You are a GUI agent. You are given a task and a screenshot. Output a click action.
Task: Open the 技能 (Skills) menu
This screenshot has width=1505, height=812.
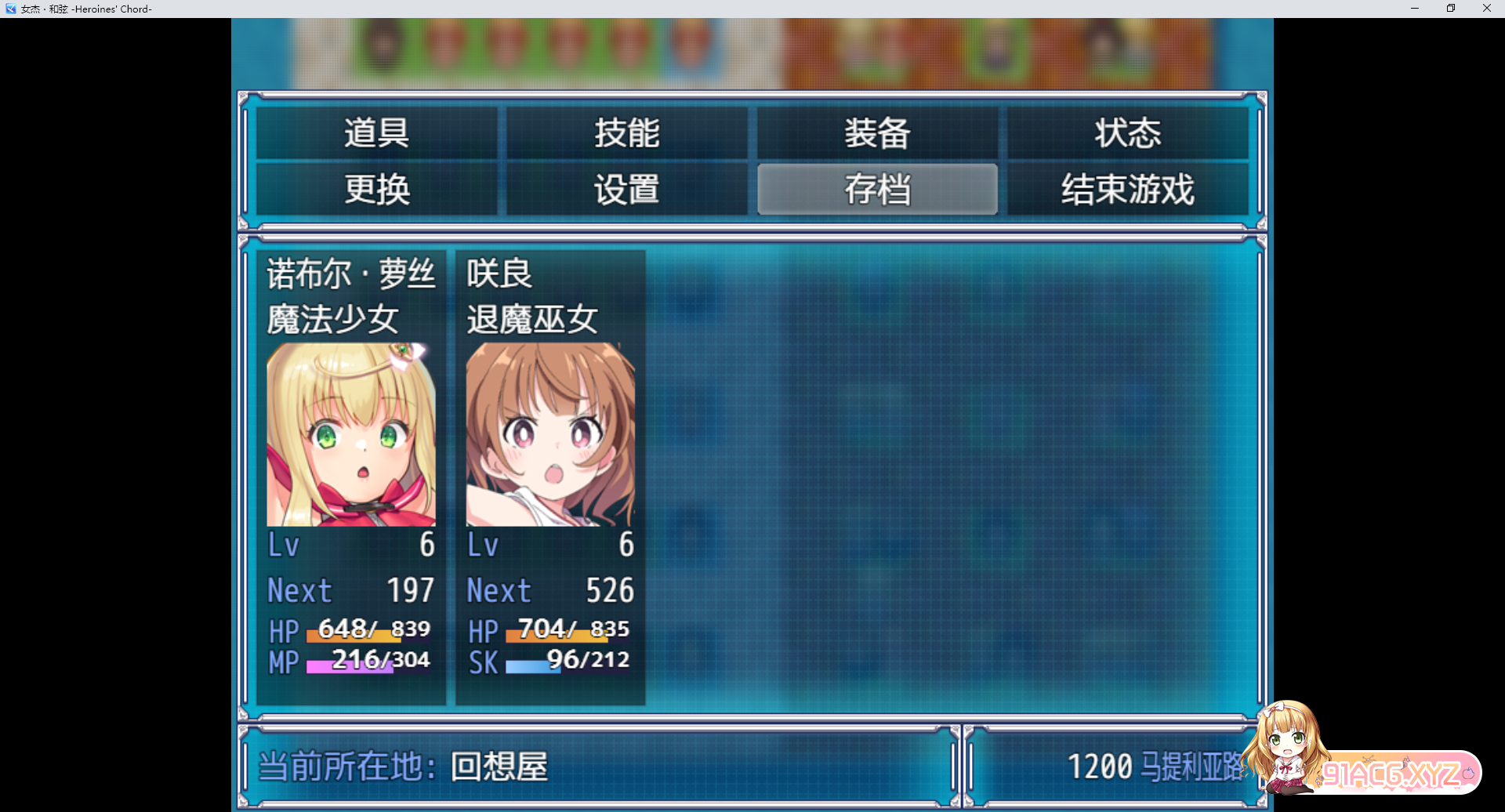(x=627, y=133)
